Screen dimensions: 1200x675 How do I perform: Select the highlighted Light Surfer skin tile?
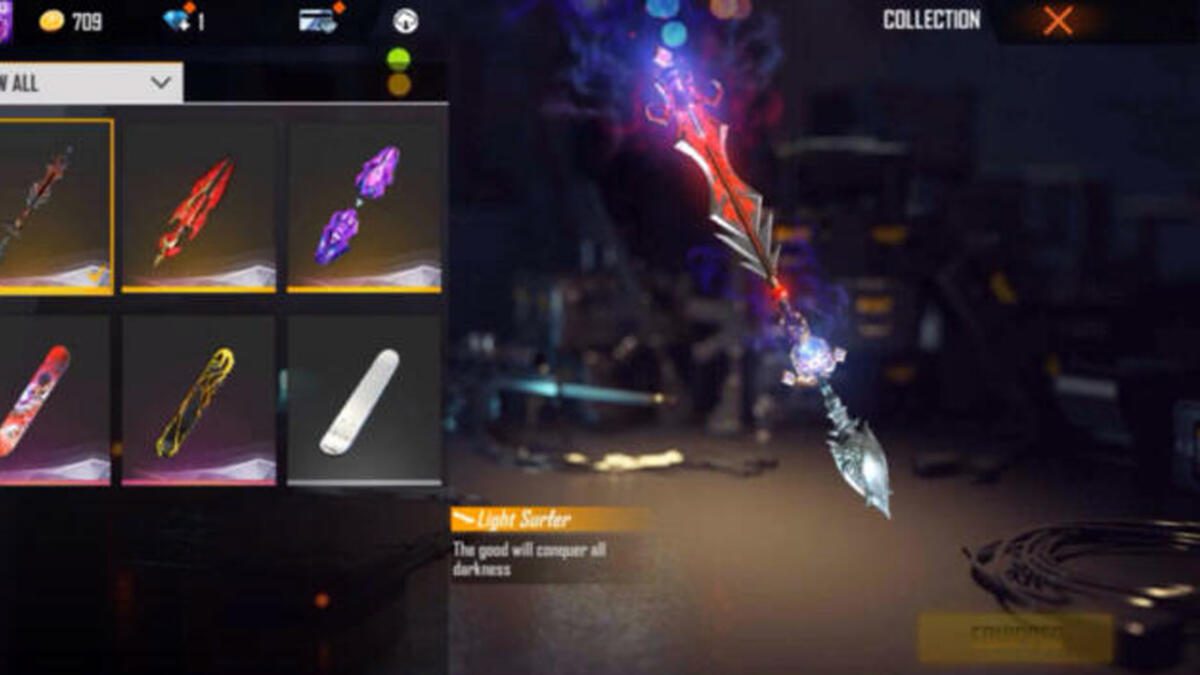point(50,206)
